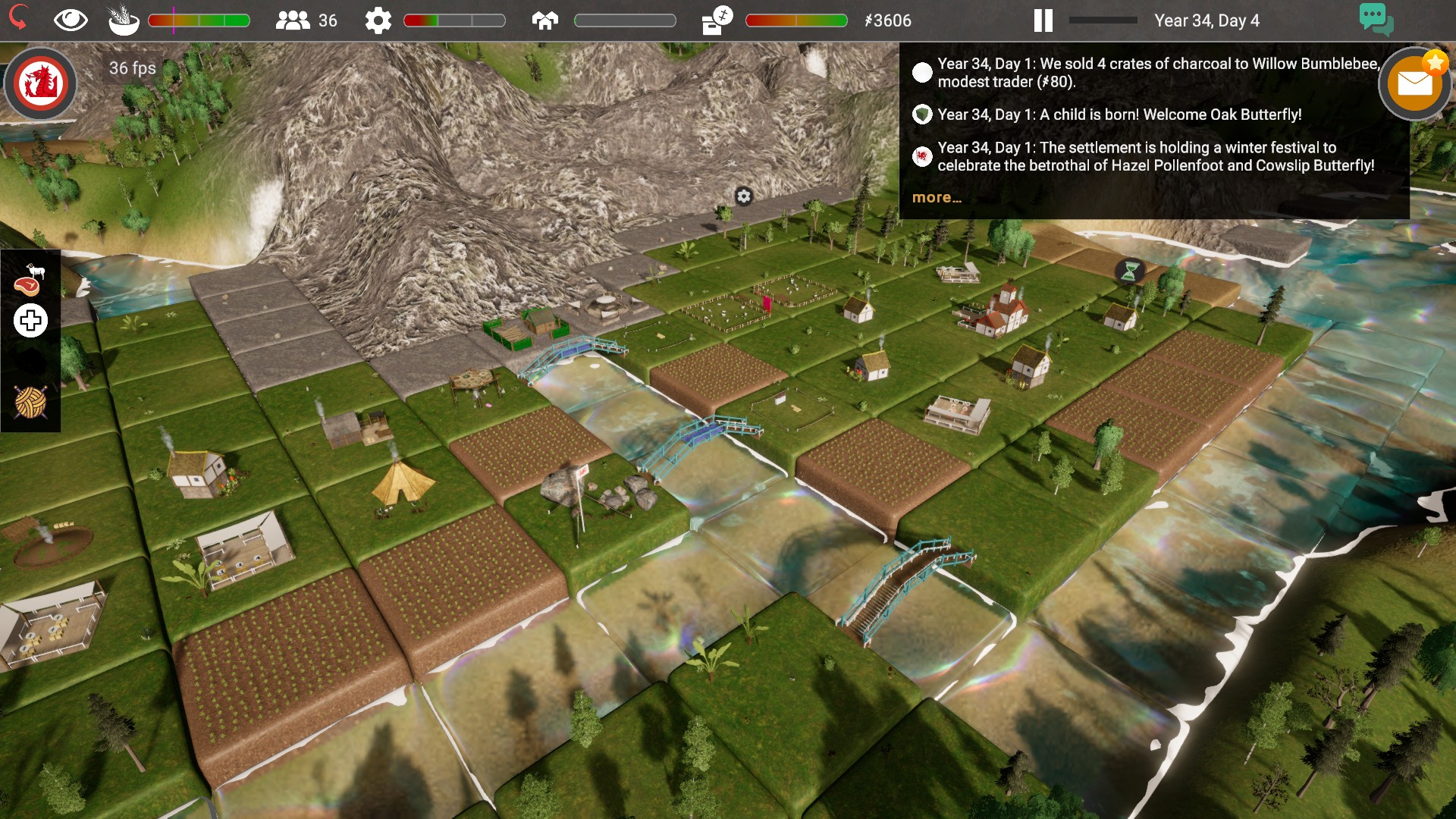Adjust the game speed slider

(x=1103, y=20)
